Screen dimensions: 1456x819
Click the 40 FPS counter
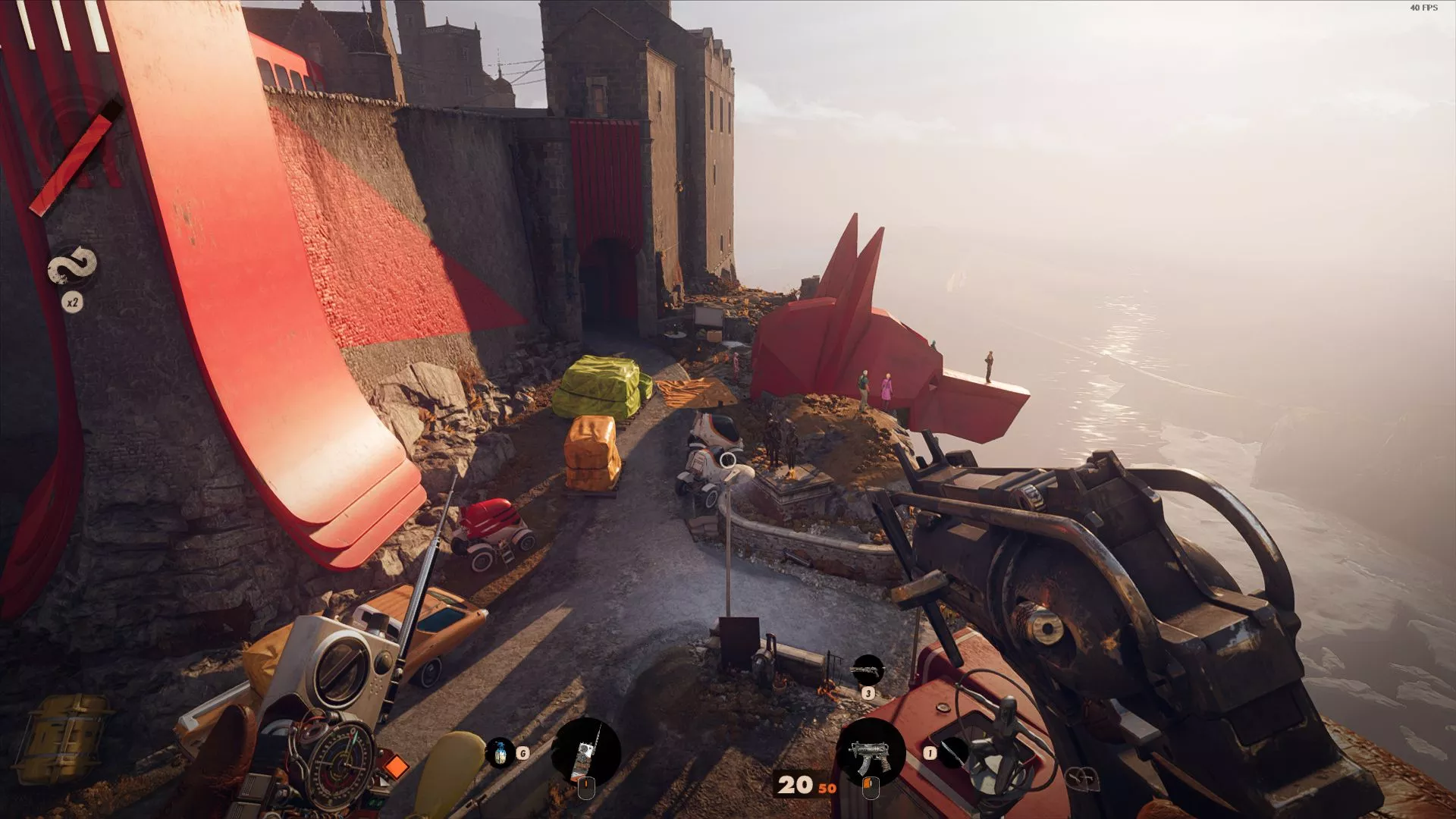tap(1424, 8)
